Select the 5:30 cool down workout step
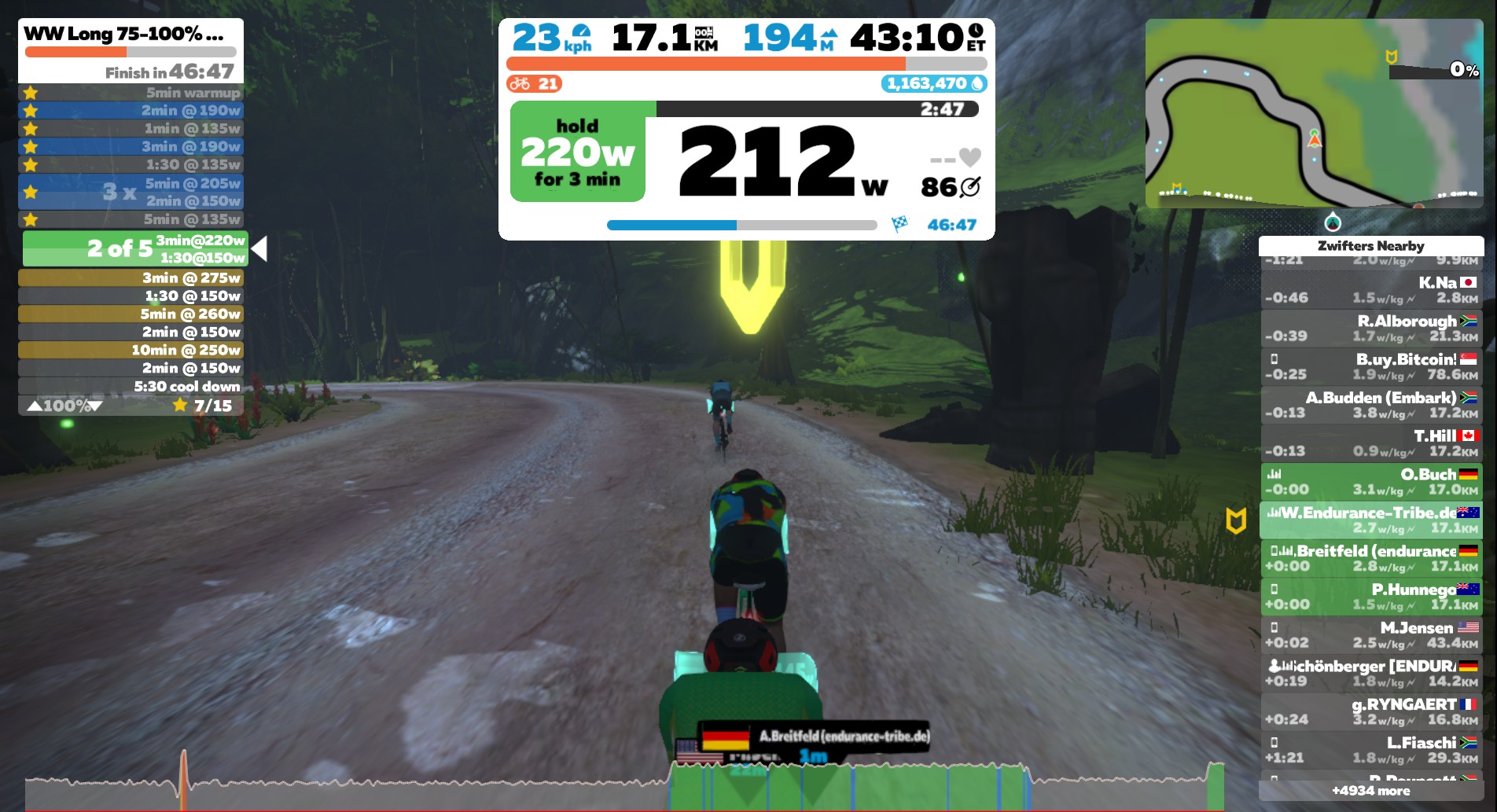The width and height of the screenshot is (1497, 812). [131, 386]
